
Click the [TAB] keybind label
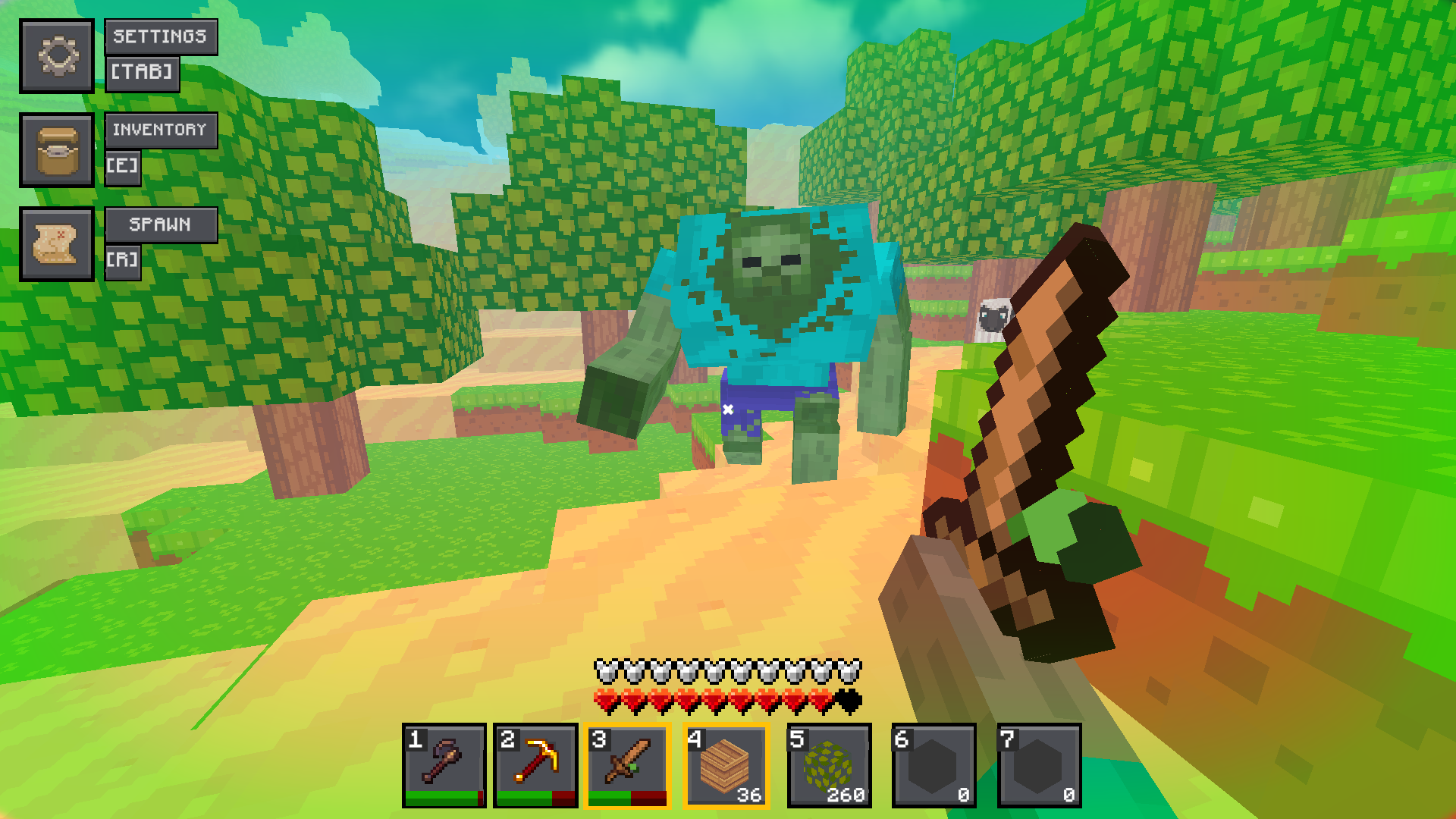click(143, 73)
